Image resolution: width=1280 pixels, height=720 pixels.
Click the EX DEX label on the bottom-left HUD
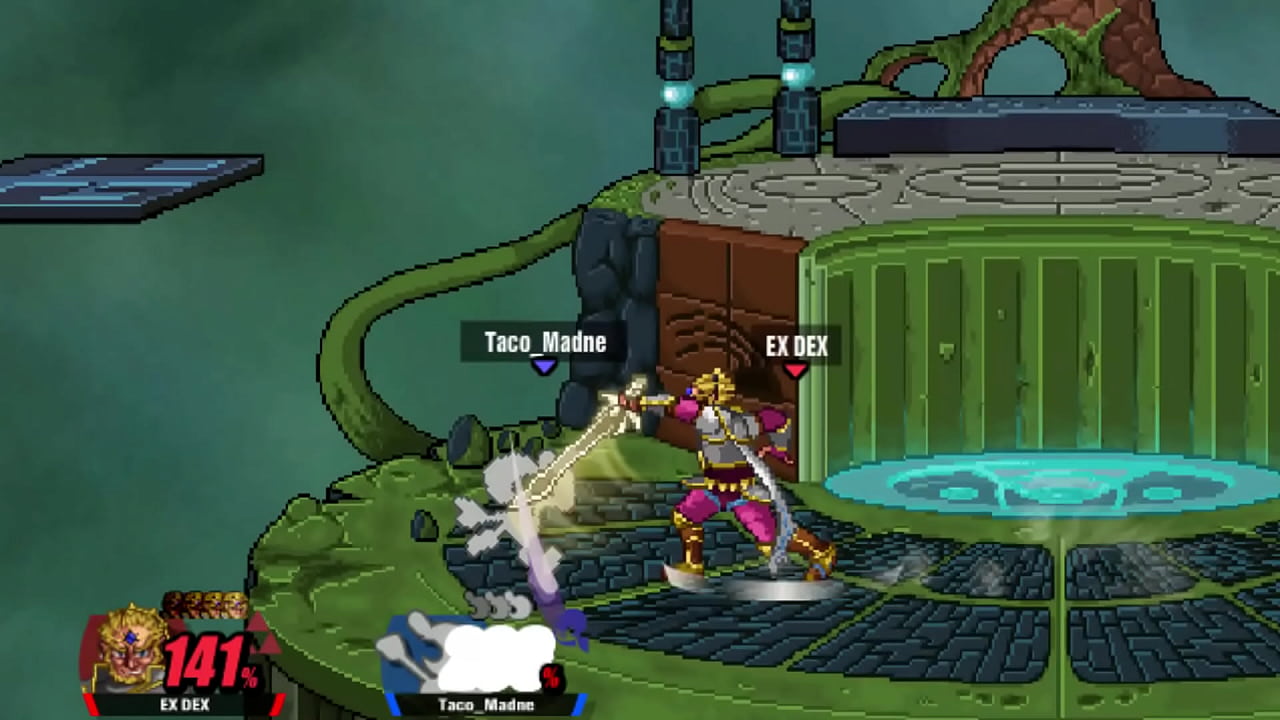click(x=185, y=706)
